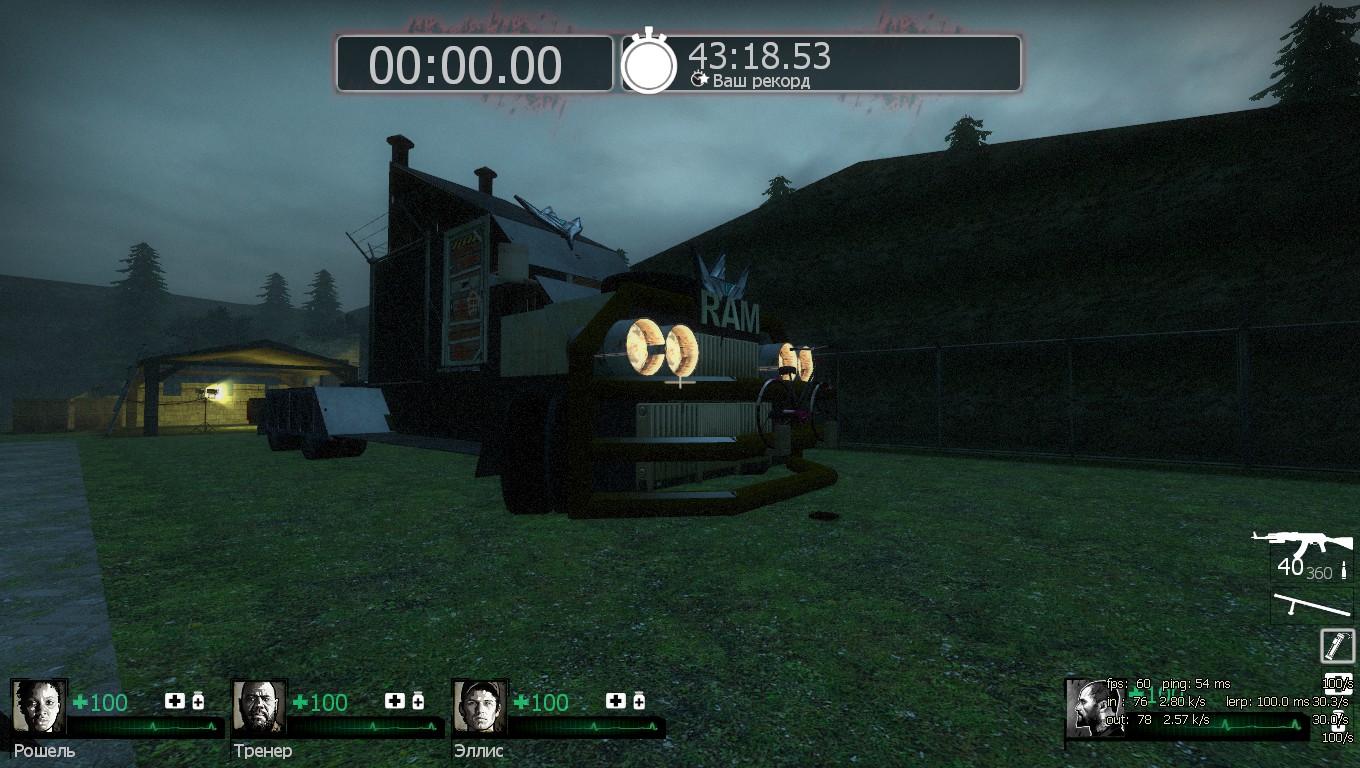This screenshot has width=1360, height=768.
Task: Select the AK-47 primary weapon slot
Action: pos(1302,547)
